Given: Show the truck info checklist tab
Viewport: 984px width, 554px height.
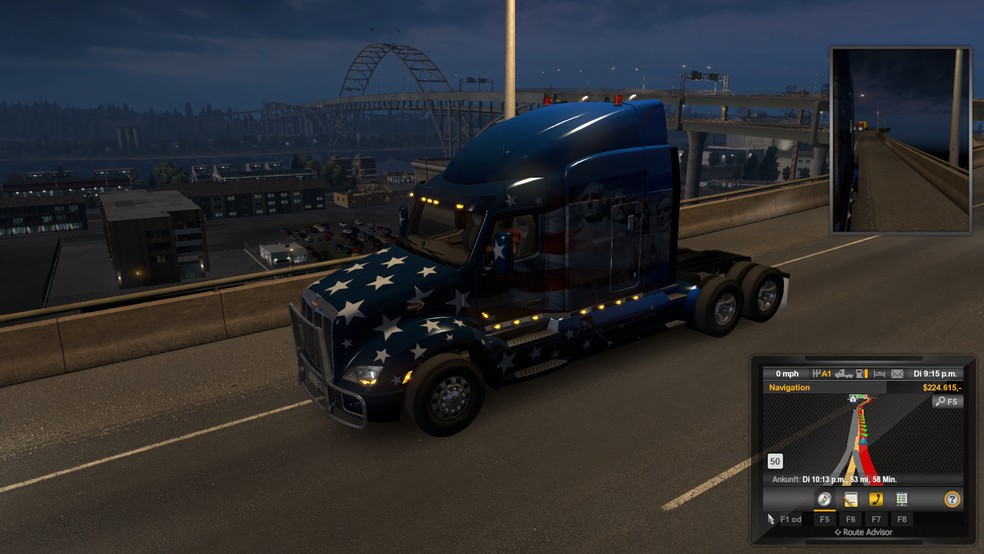Looking at the screenshot, I should pos(902,499).
